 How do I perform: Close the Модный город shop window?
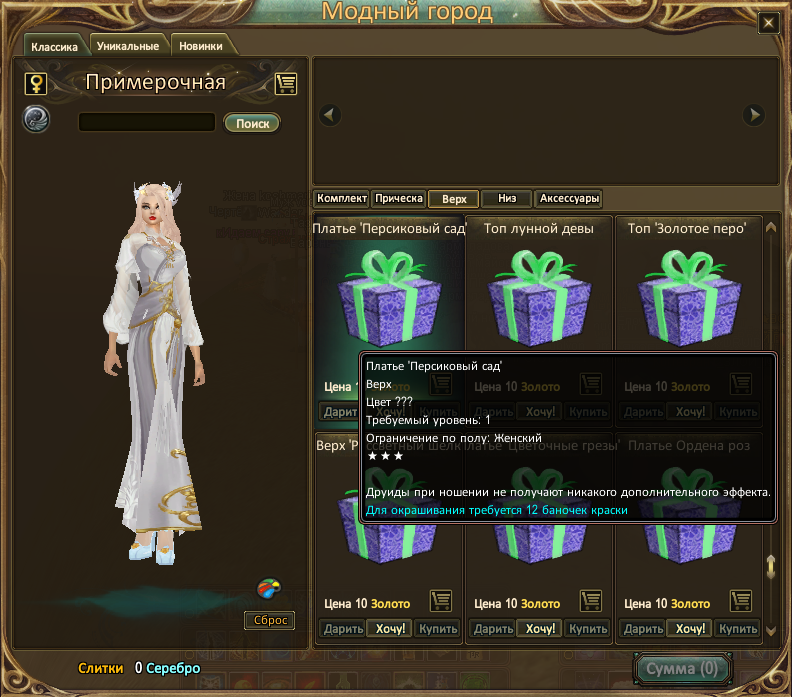(768, 23)
